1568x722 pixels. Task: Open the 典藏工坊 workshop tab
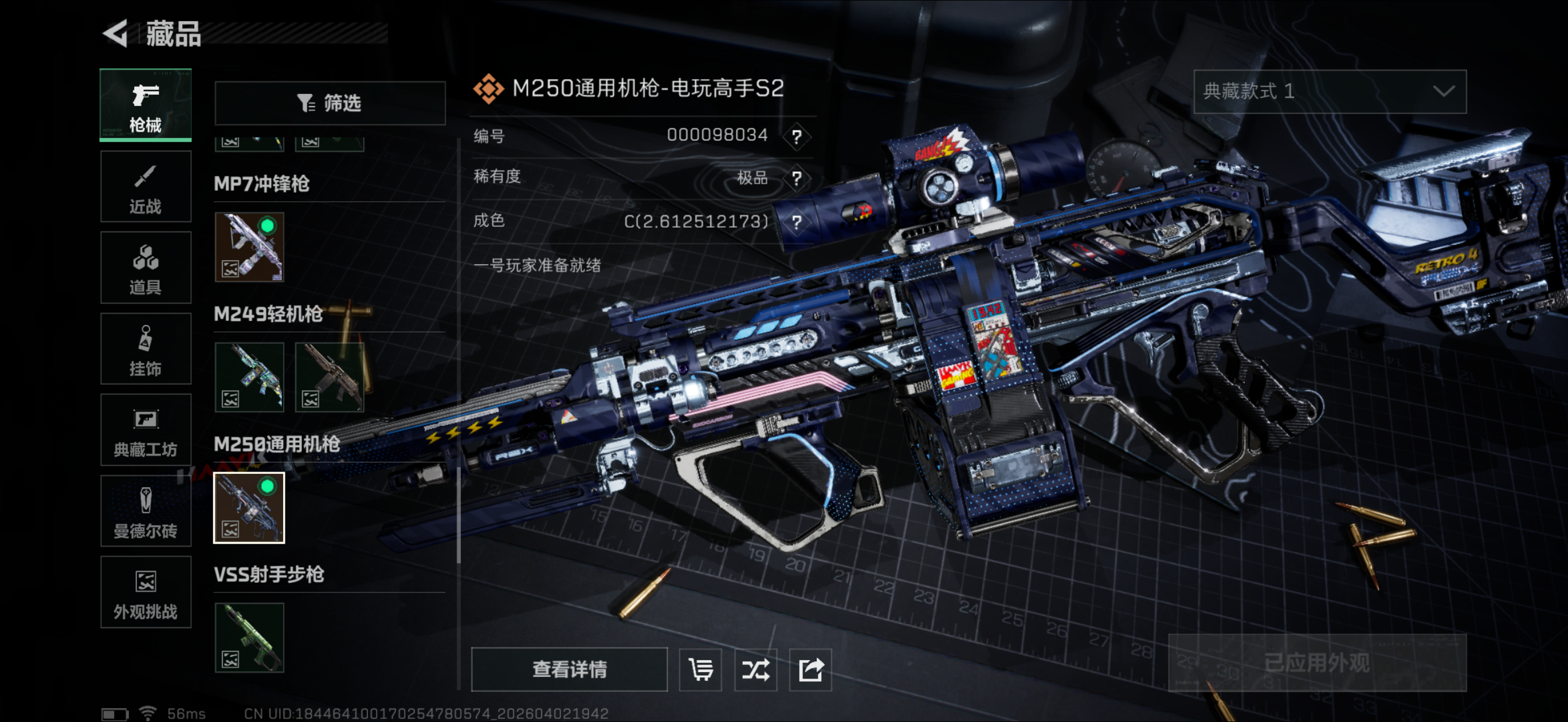(x=146, y=430)
